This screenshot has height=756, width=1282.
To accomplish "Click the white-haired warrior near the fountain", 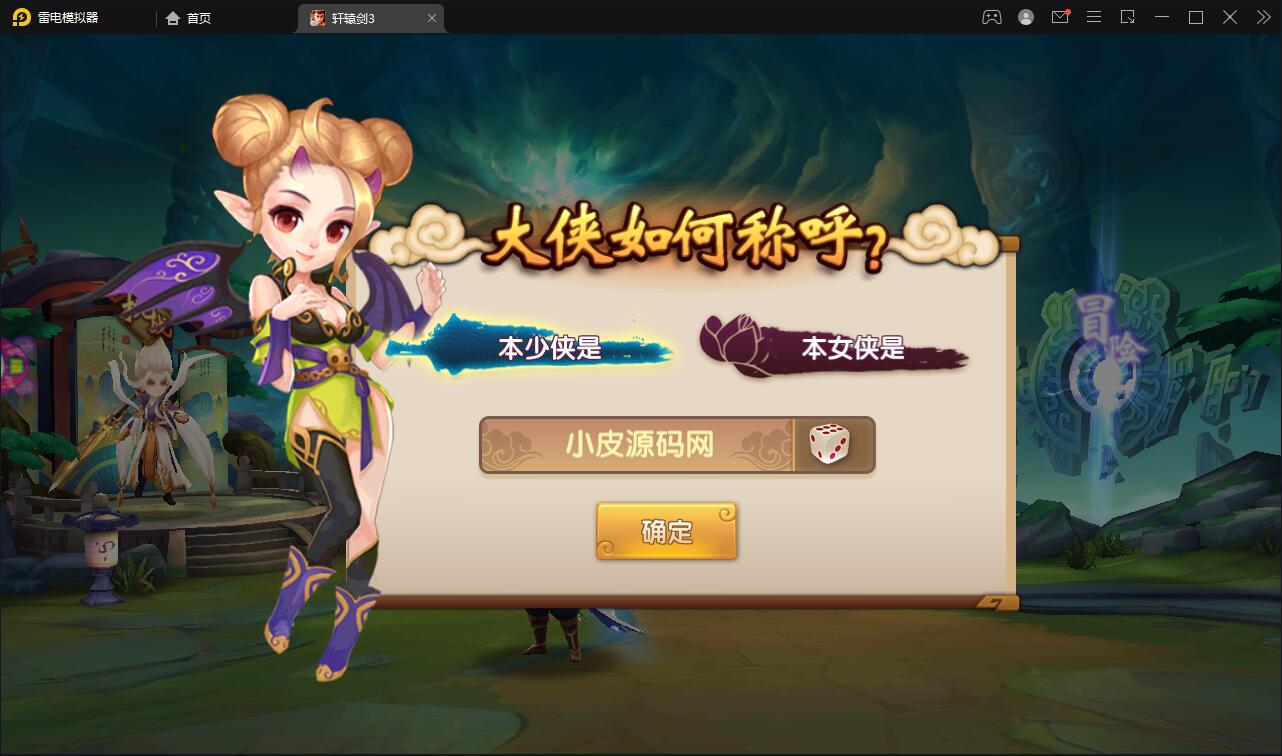I will [x=150, y=420].
